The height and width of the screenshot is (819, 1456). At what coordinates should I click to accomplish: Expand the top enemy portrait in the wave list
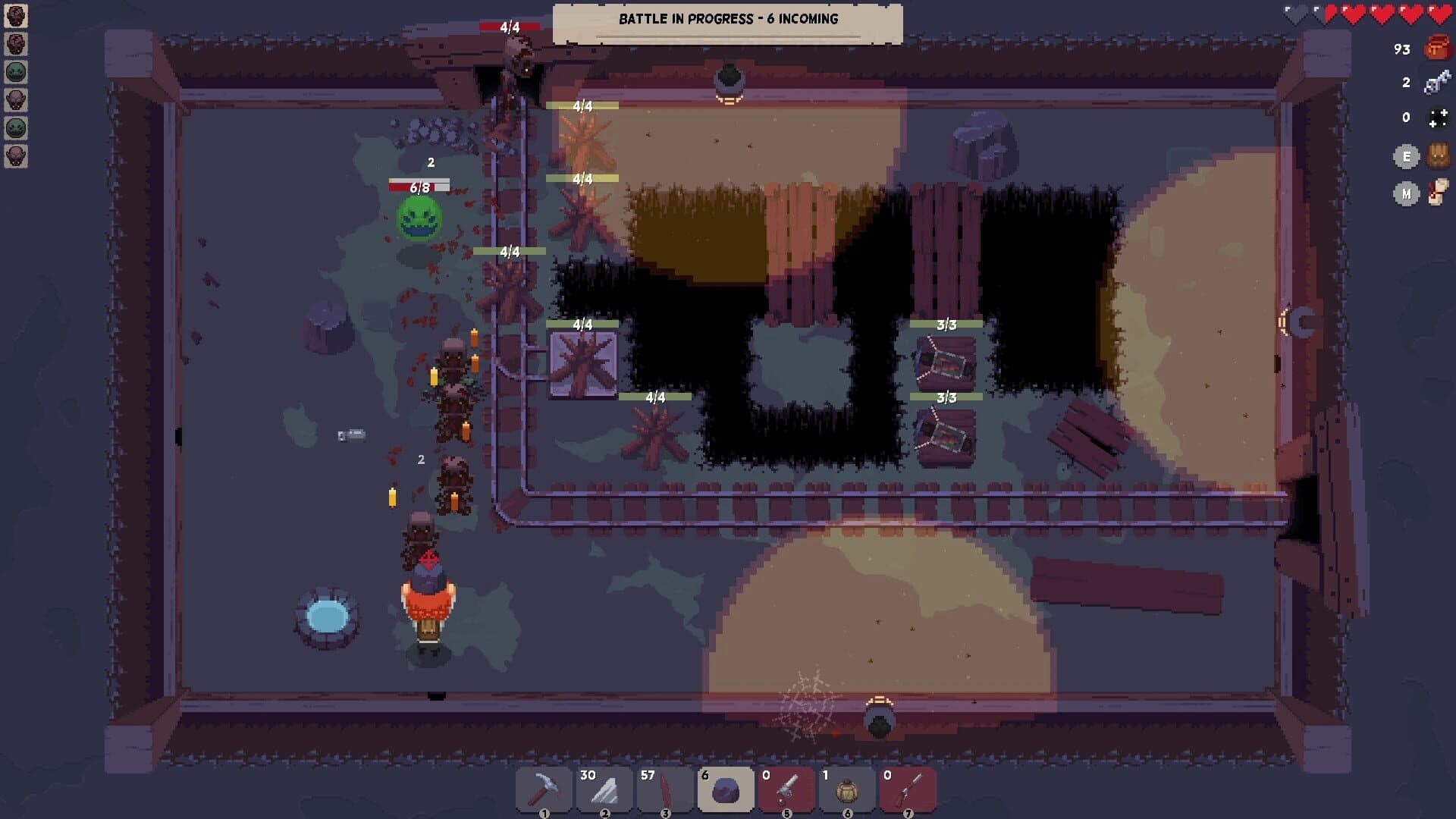tap(15, 17)
